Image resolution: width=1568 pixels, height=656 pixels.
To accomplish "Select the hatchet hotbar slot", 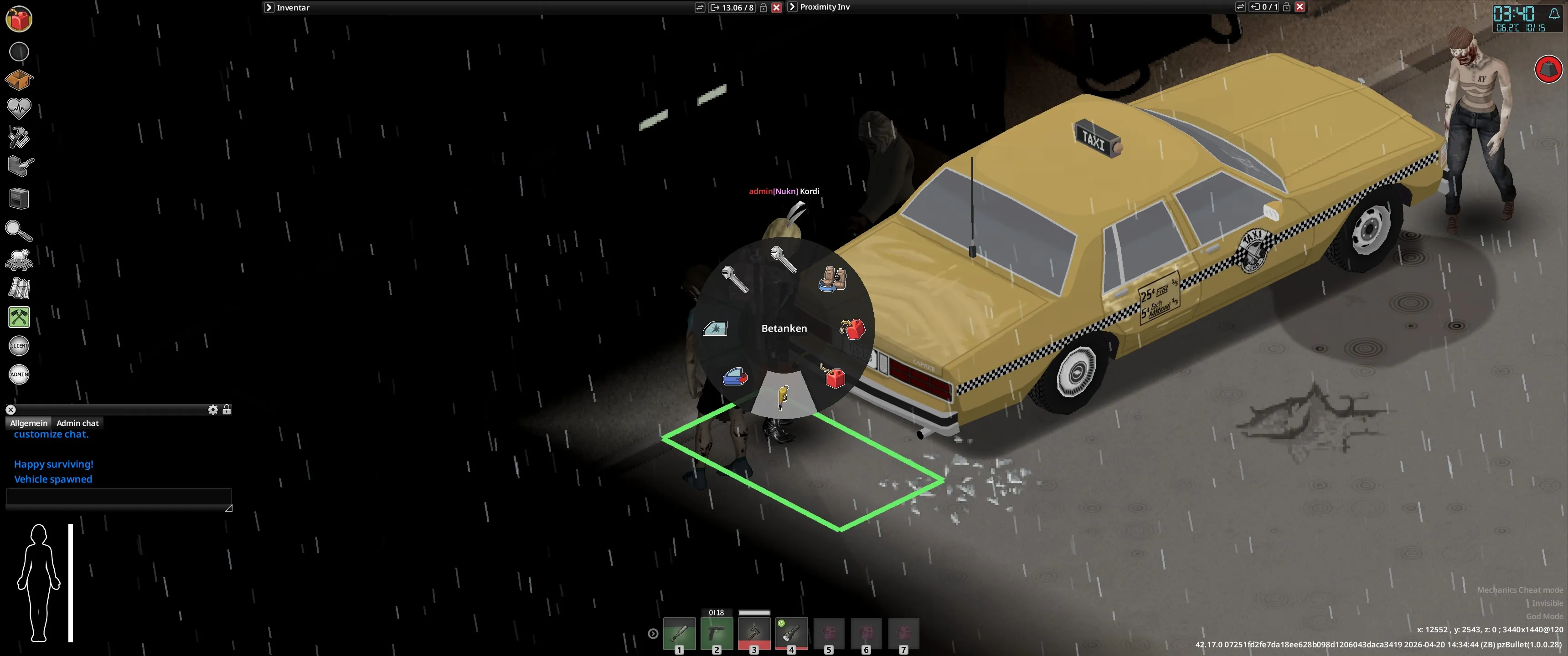I will click(x=754, y=634).
